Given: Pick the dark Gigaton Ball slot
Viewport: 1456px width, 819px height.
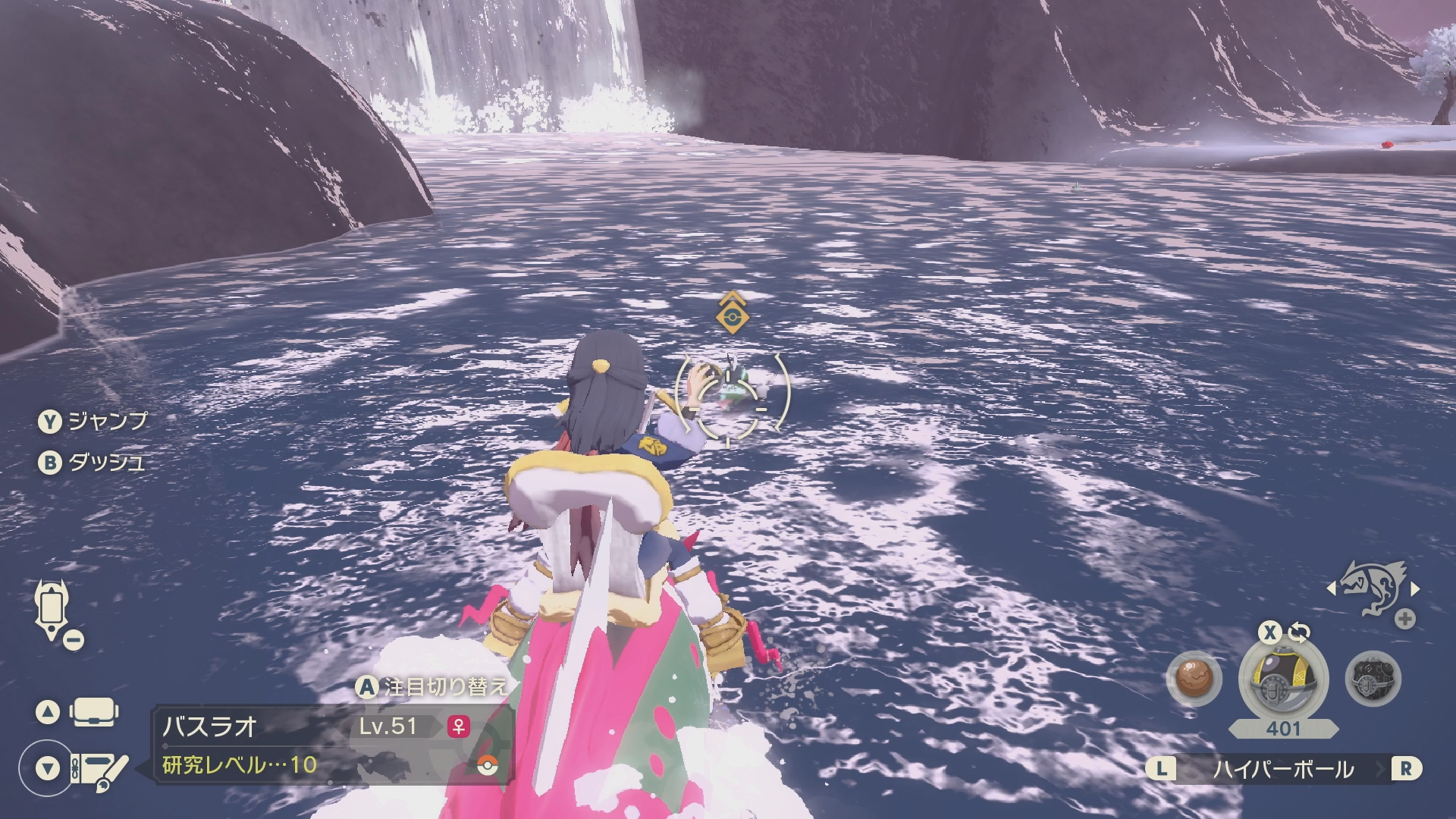Looking at the screenshot, I should pyautogui.click(x=1373, y=679).
